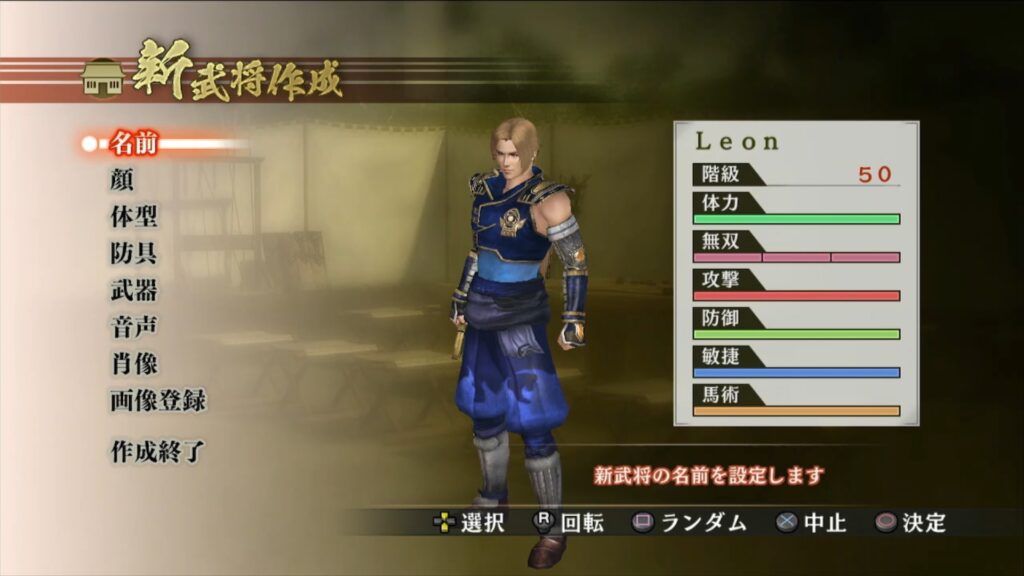
Task: Open the 防具 (armor) settings
Action: tap(134, 254)
